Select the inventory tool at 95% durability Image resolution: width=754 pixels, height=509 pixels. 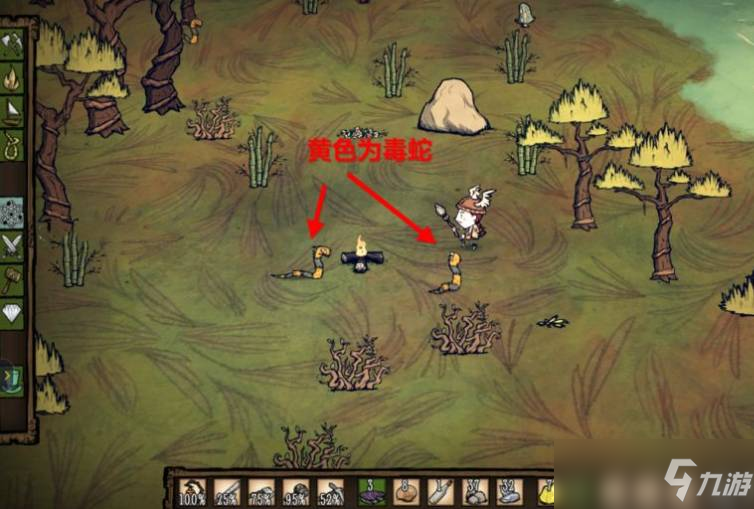click(x=297, y=491)
